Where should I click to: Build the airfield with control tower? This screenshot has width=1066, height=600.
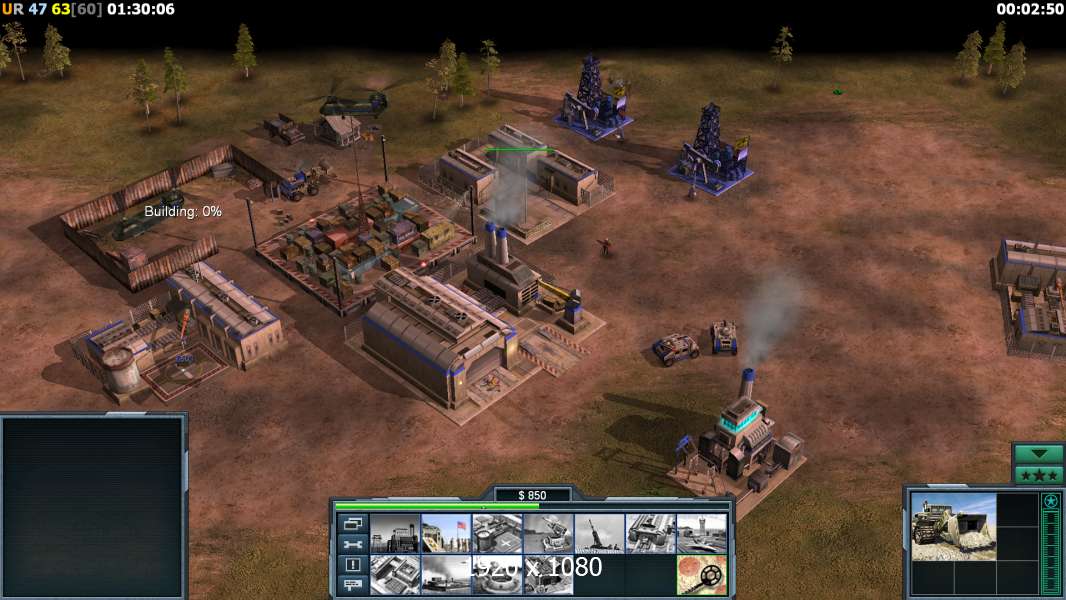point(701,533)
